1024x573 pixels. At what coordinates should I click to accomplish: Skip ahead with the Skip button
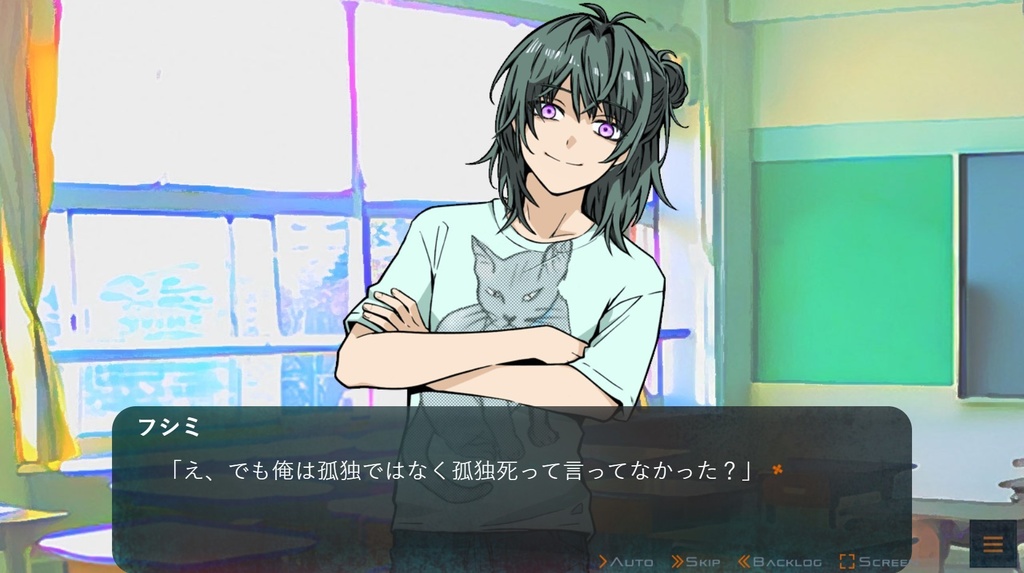[696, 562]
